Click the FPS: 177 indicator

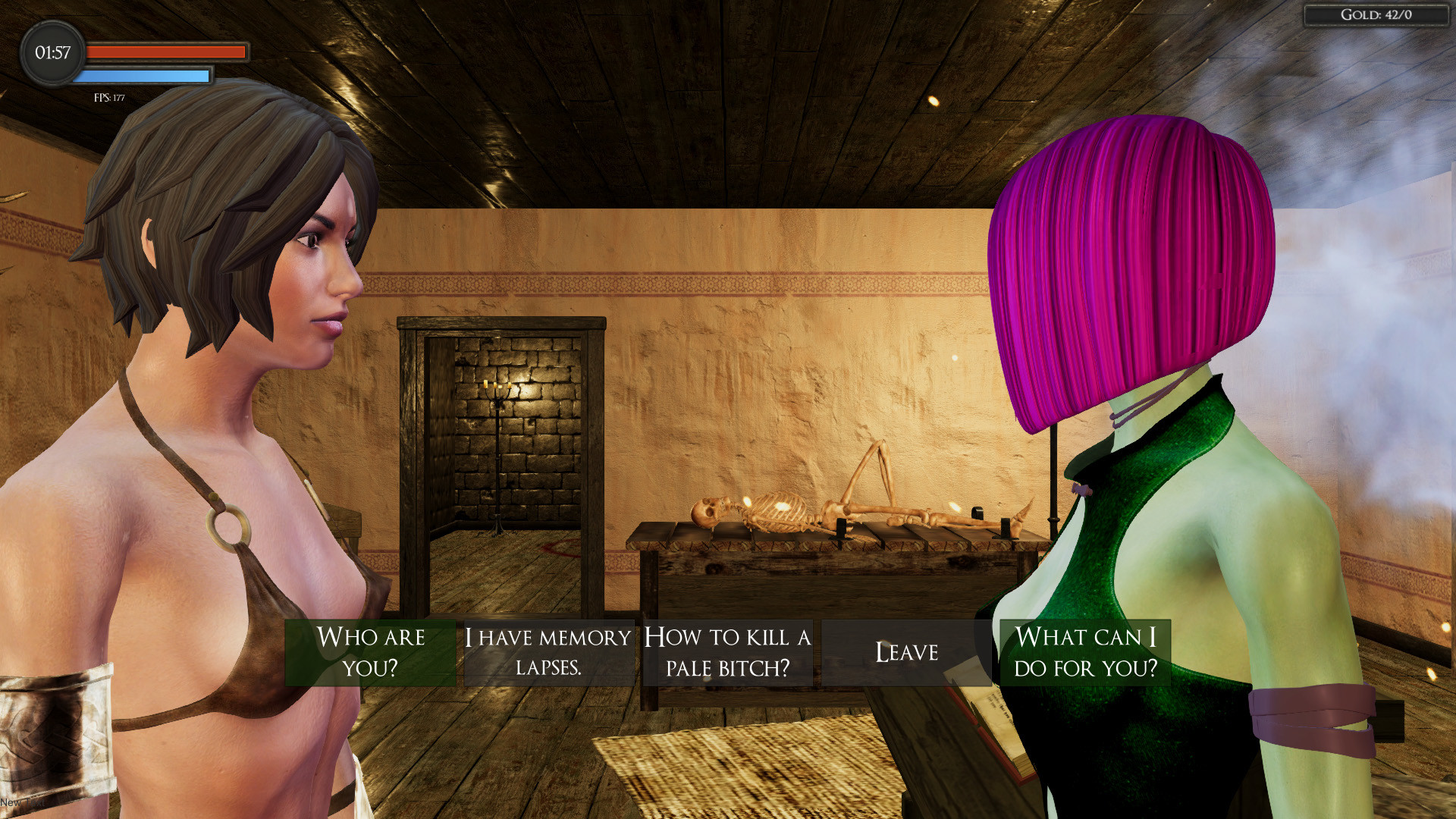(108, 96)
